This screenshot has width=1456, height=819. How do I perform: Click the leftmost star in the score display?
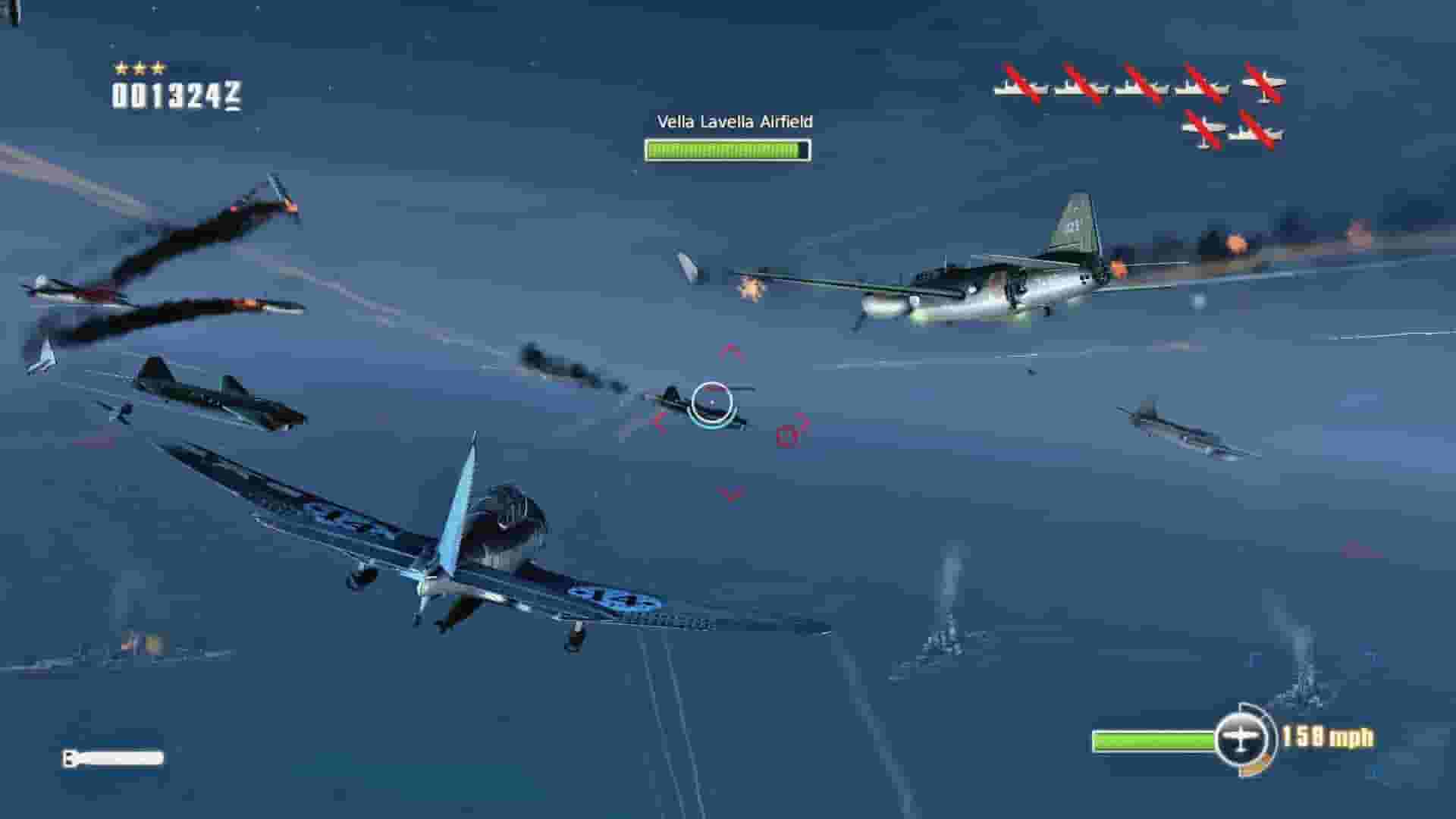(x=121, y=67)
